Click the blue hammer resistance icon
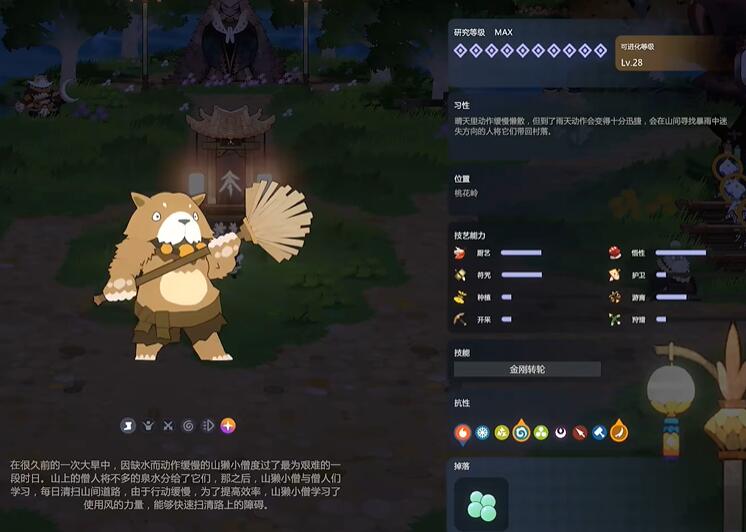 (x=598, y=433)
